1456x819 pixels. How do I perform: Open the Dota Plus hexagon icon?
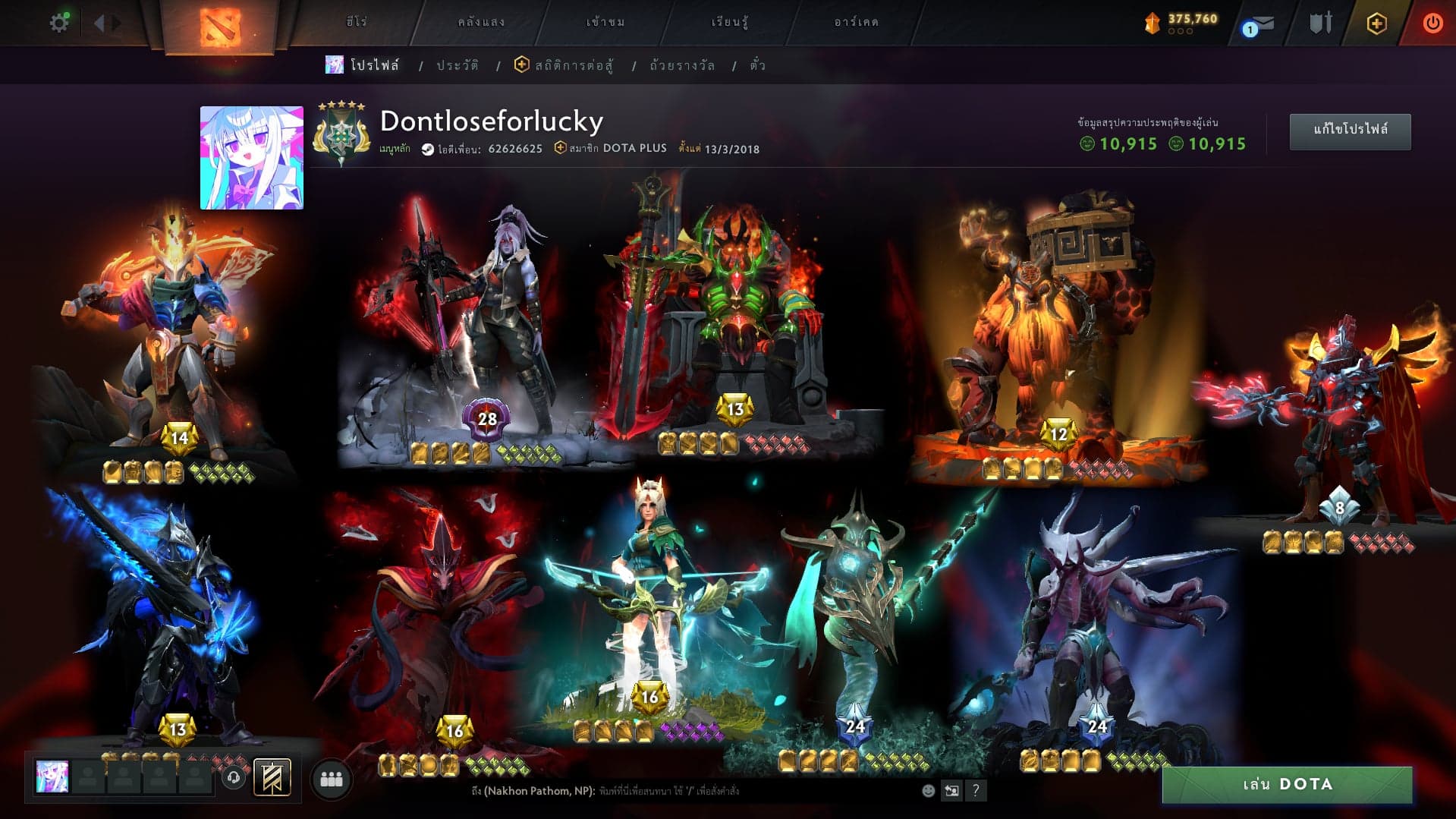point(1376,24)
